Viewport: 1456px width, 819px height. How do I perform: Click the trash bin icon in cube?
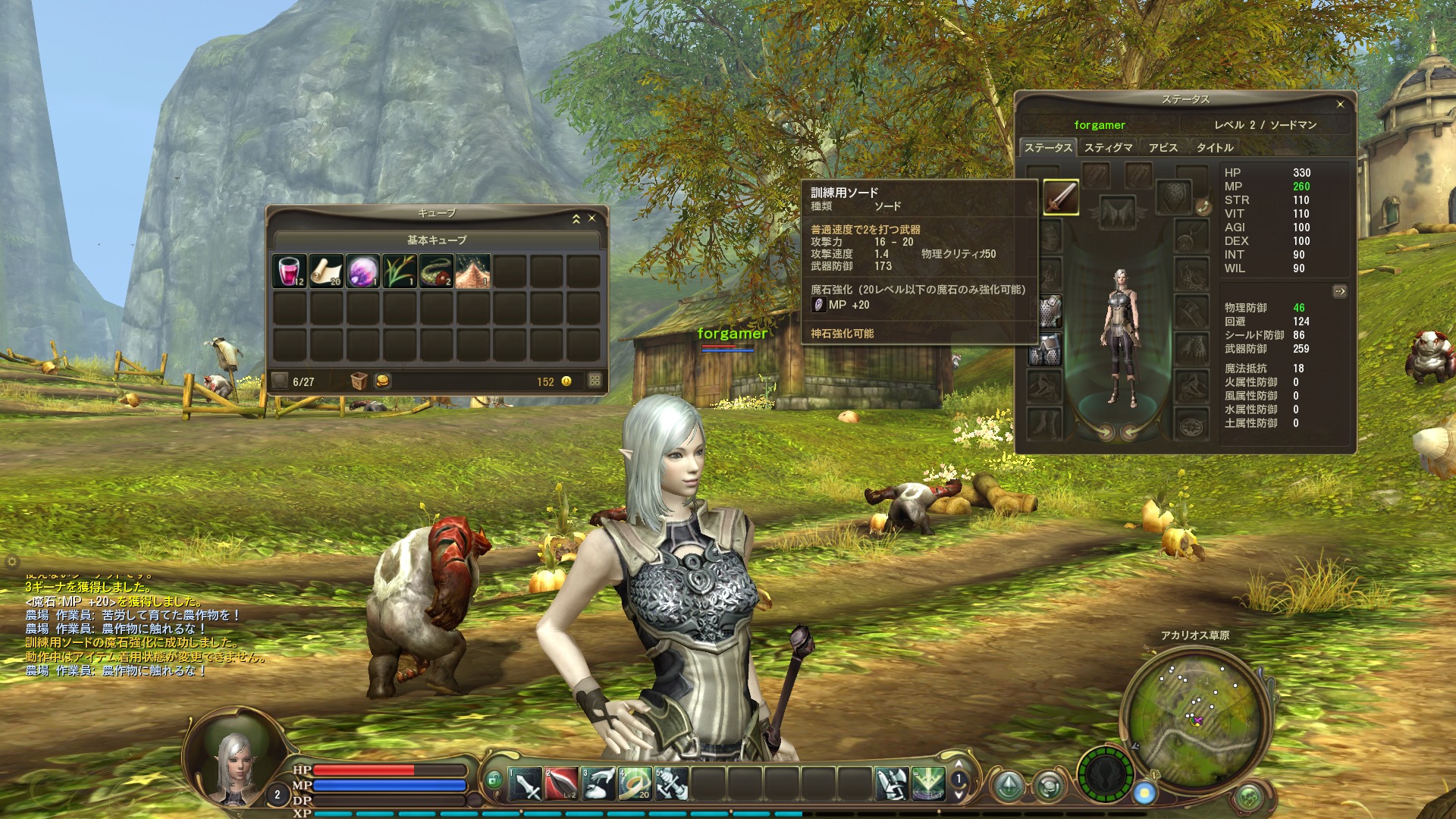pos(359,381)
